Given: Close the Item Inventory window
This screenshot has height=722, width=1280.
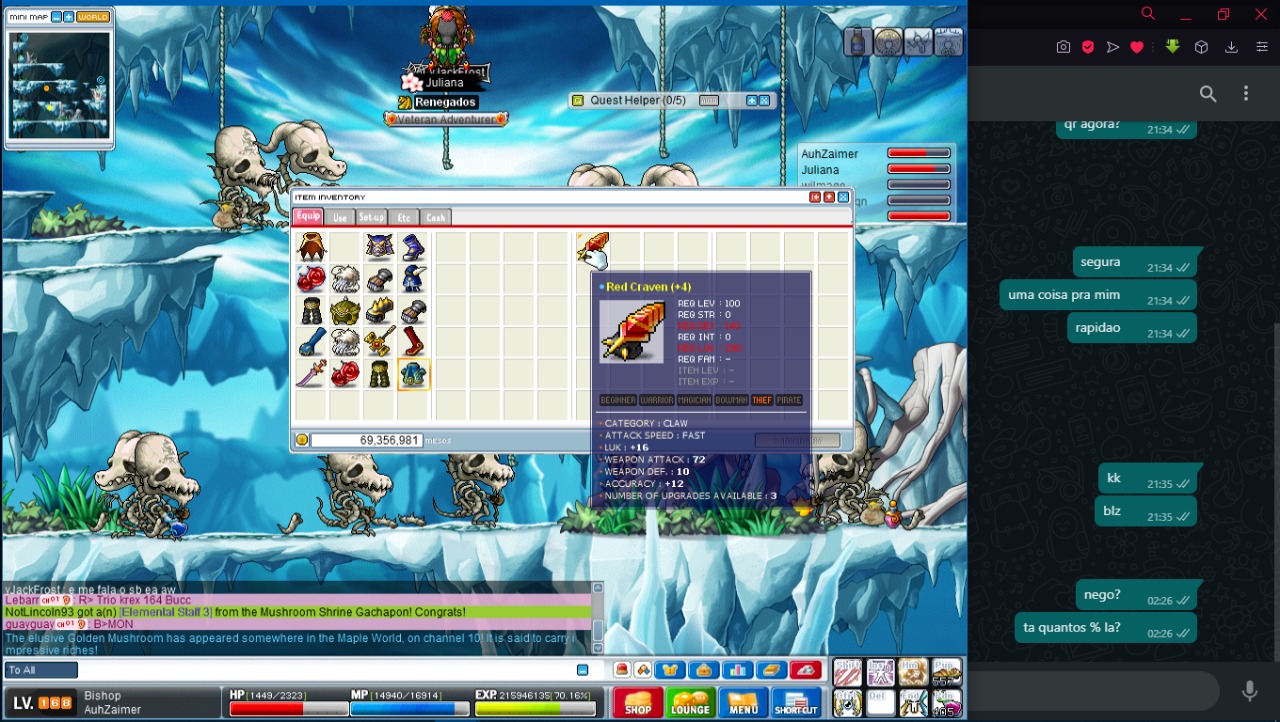Looking at the screenshot, I should tap(843, 198).
